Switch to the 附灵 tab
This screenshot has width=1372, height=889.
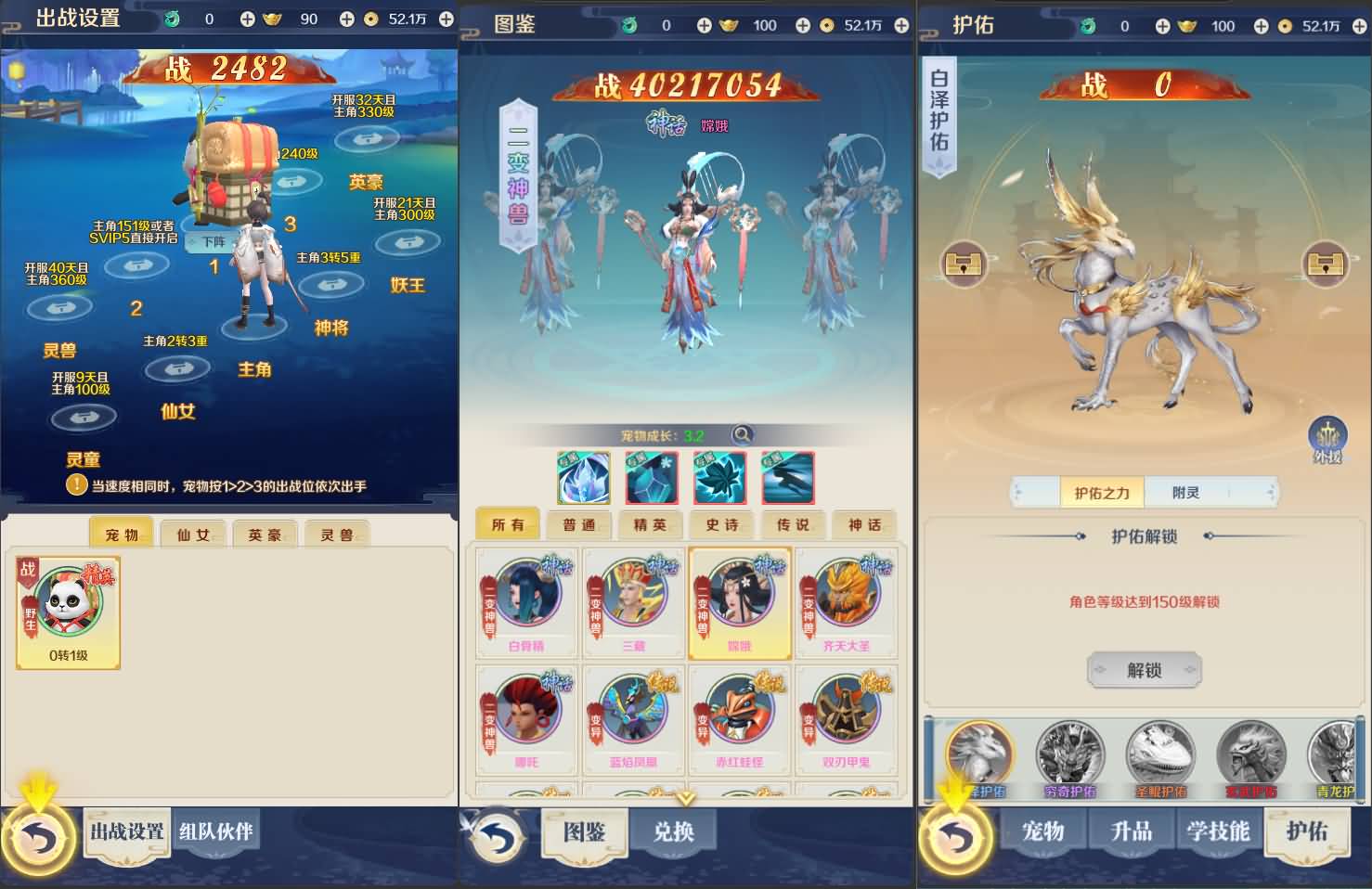pyautogui.click(x=1185, y=493)
